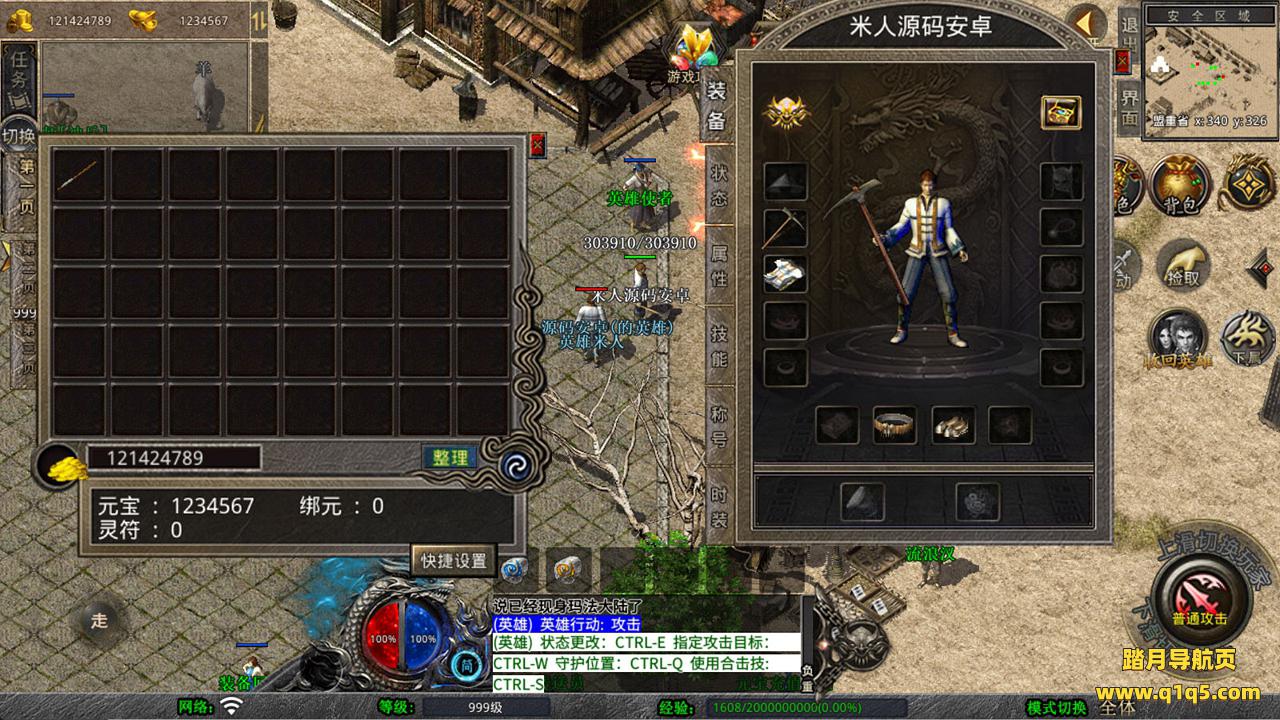Image resolution: width=1280 pixels, height=720 pixels.
Task: Open the 时装 fashion tab
Action: (x=719, y=506)
